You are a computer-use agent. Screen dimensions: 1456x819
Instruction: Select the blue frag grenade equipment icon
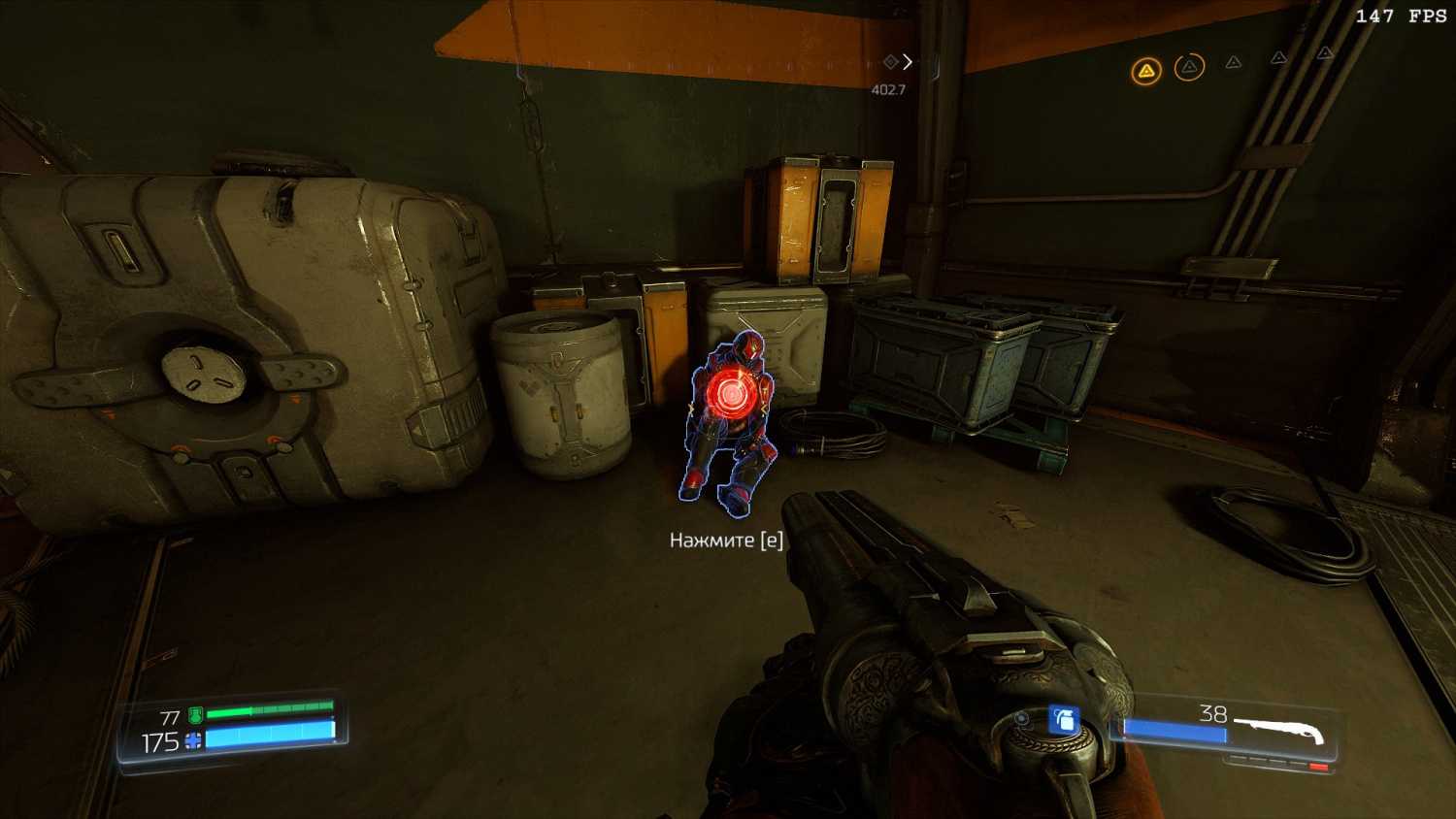1064,720
